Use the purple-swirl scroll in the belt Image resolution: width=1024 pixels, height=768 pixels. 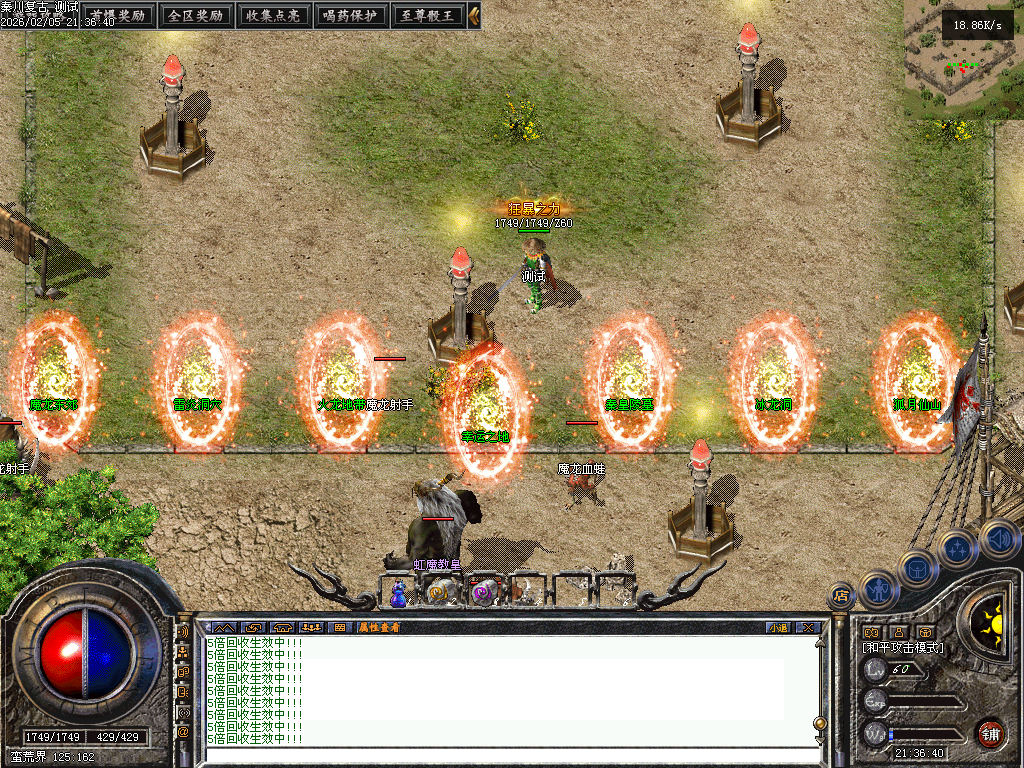coord(484,593)
